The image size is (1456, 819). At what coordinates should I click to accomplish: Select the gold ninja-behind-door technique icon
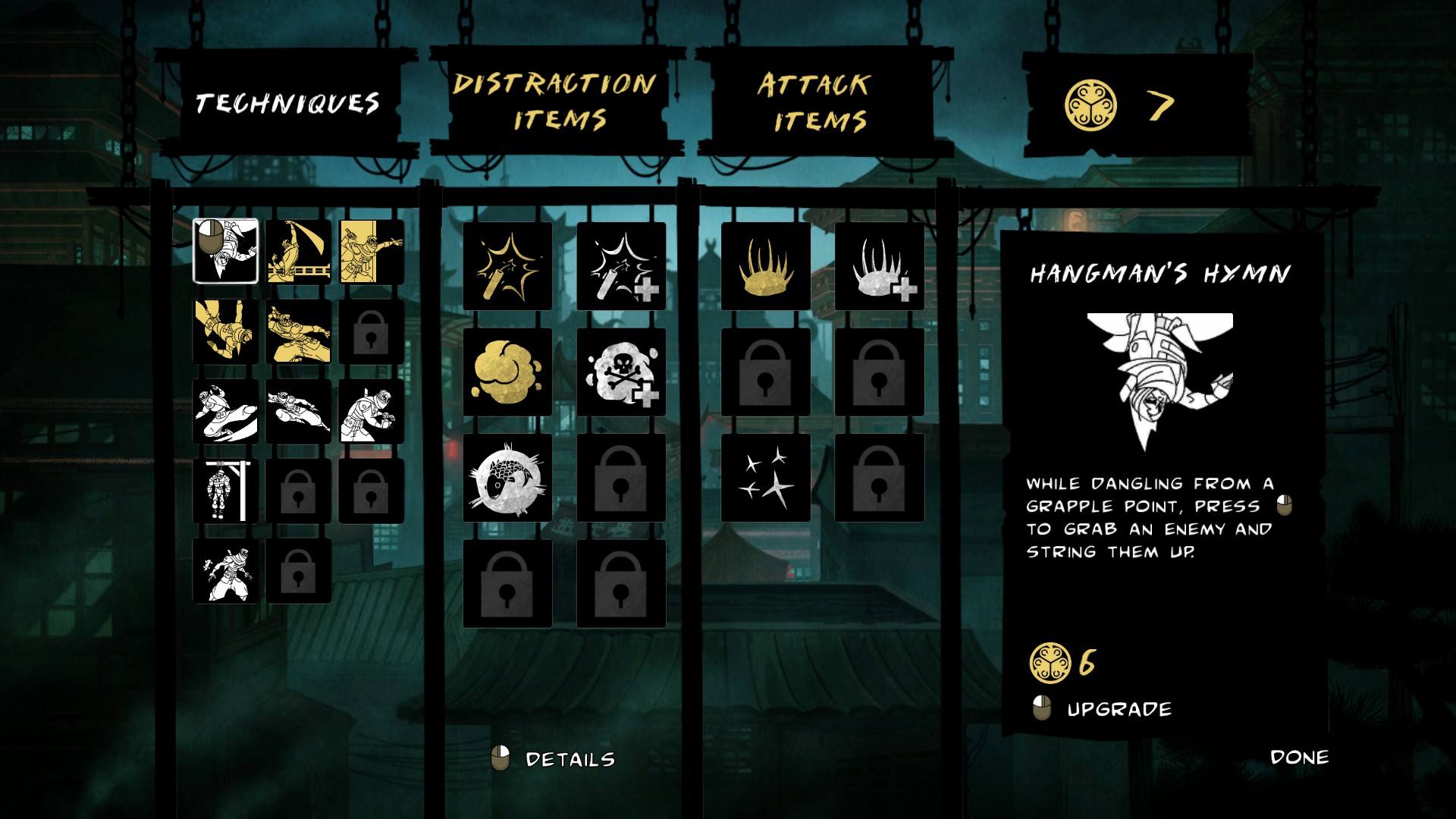point(371,251)
